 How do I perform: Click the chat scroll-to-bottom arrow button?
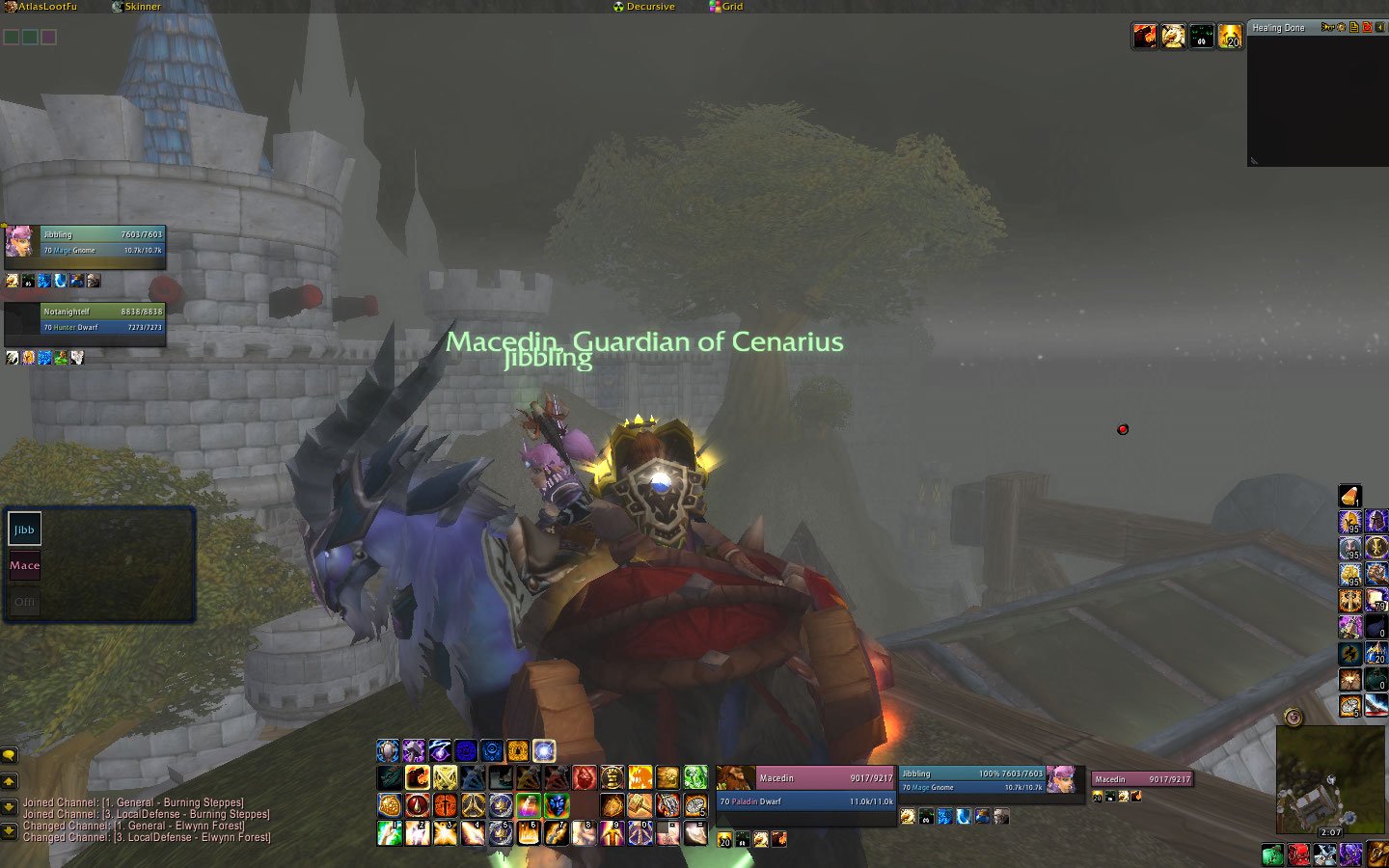10,829
